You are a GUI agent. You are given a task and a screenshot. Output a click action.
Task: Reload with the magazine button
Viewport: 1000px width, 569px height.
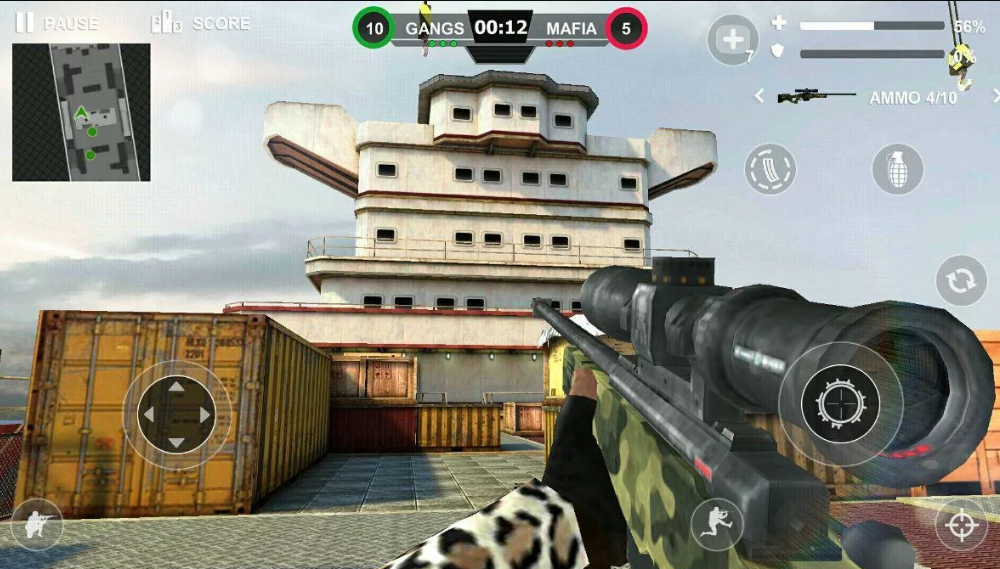[x=770, y=169]
